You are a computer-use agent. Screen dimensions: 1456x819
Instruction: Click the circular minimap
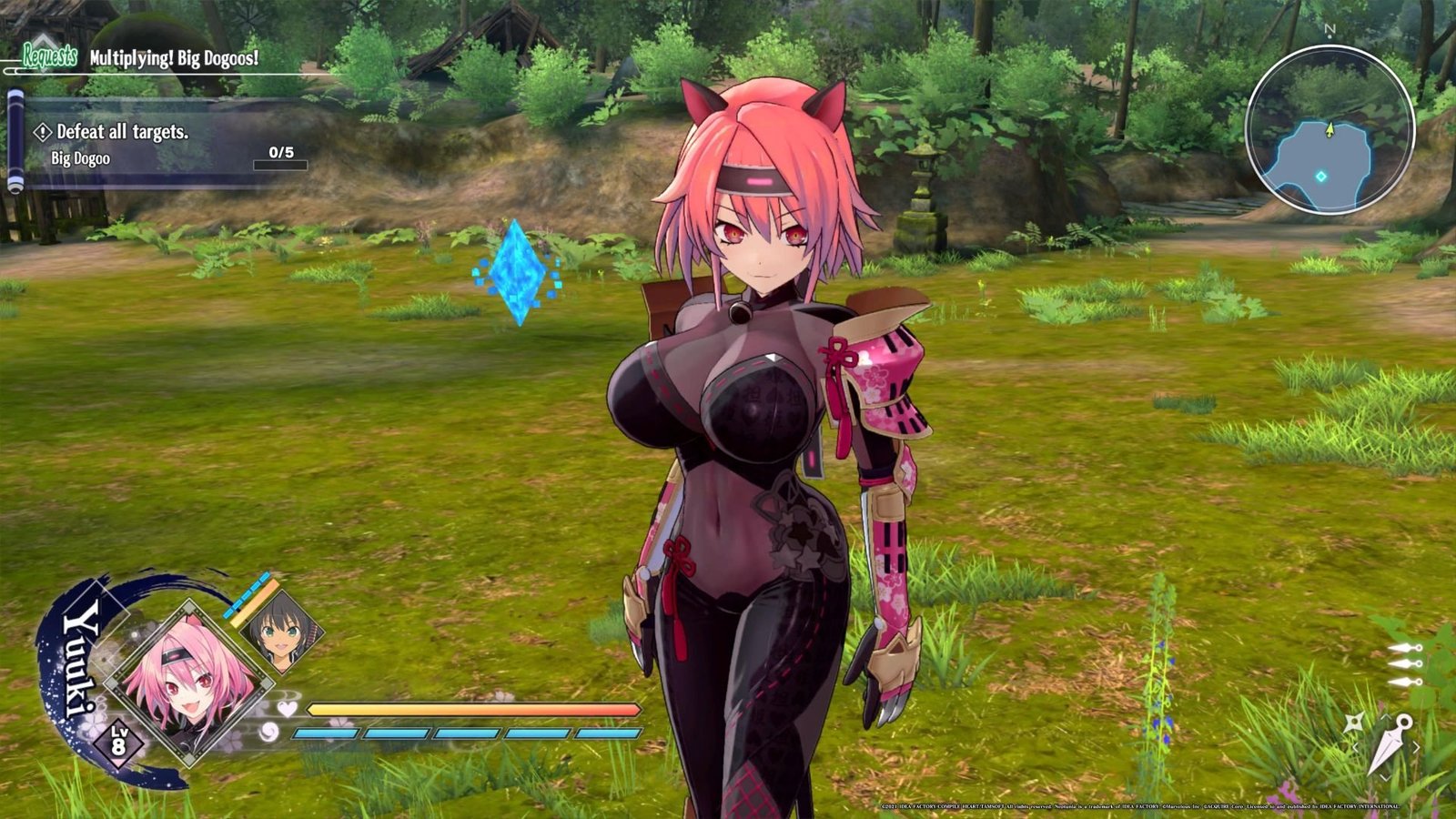[1330, 129]
